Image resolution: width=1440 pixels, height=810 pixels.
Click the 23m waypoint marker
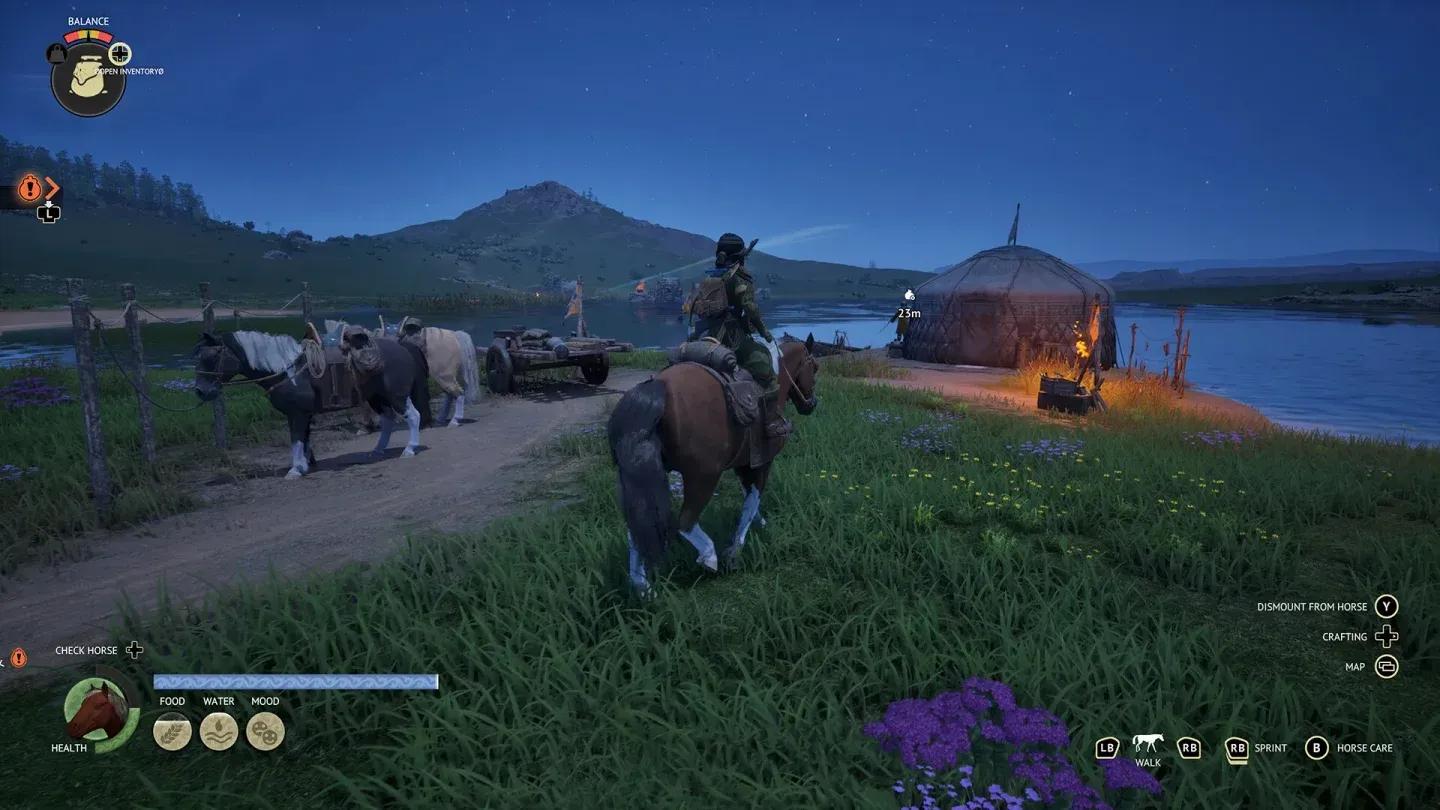(909, 296)
